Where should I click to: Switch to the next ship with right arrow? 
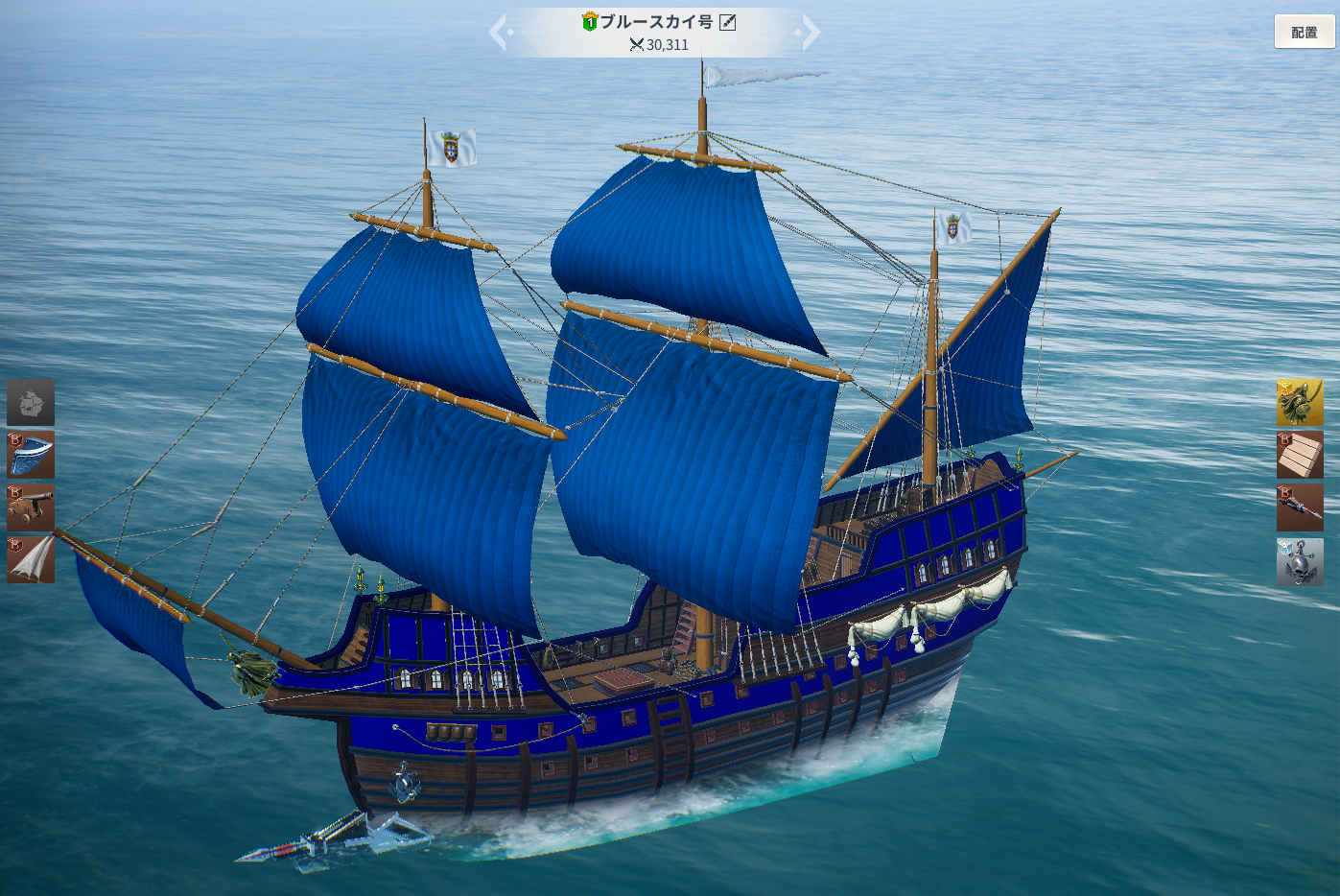click(810, 33)
